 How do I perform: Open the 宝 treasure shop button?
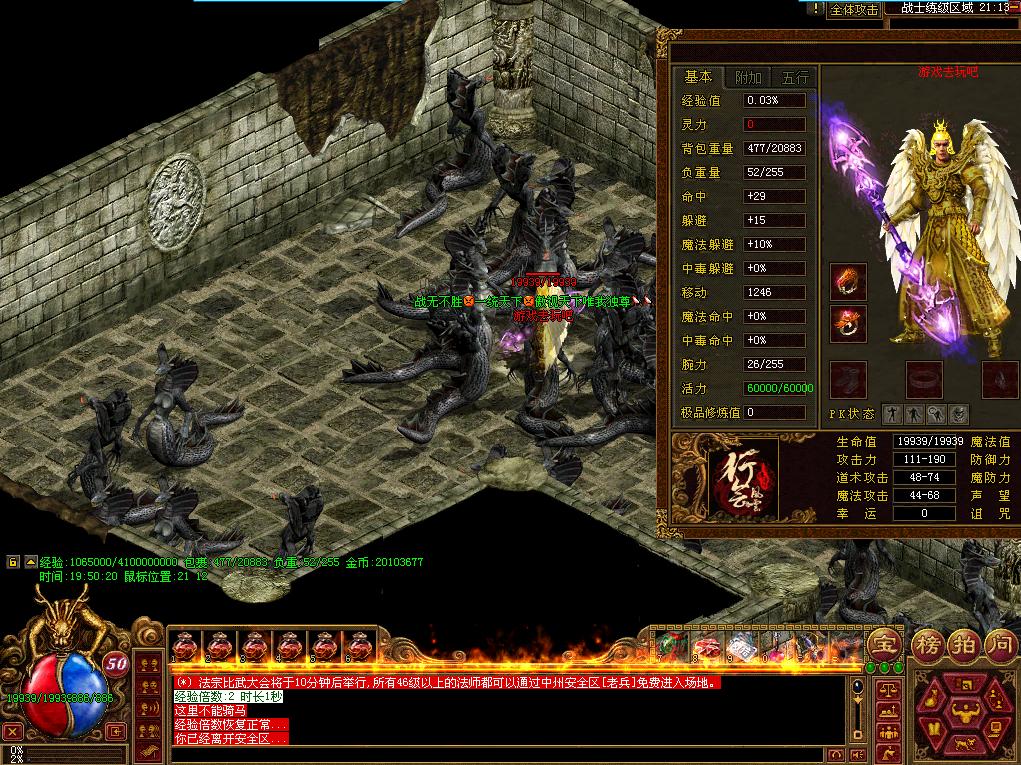tap(883, 642)
